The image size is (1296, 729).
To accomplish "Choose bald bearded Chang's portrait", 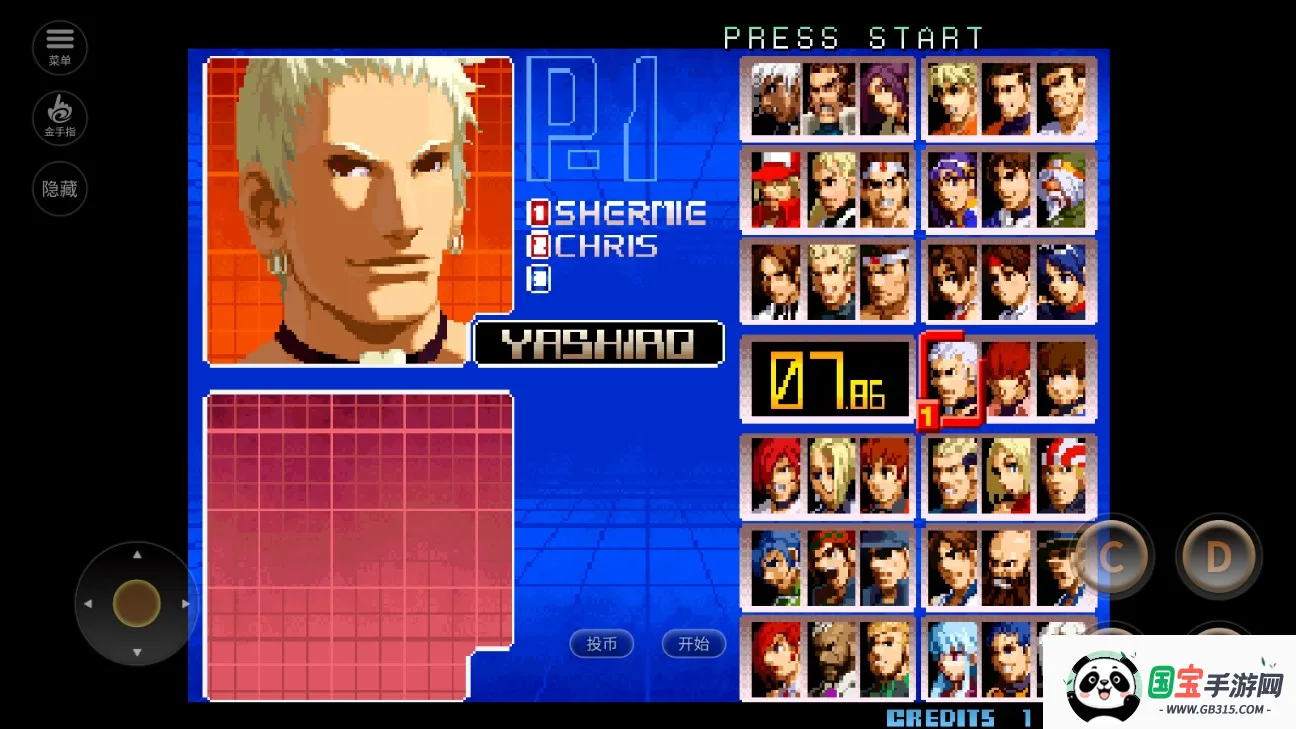I will pos(1007,568).
